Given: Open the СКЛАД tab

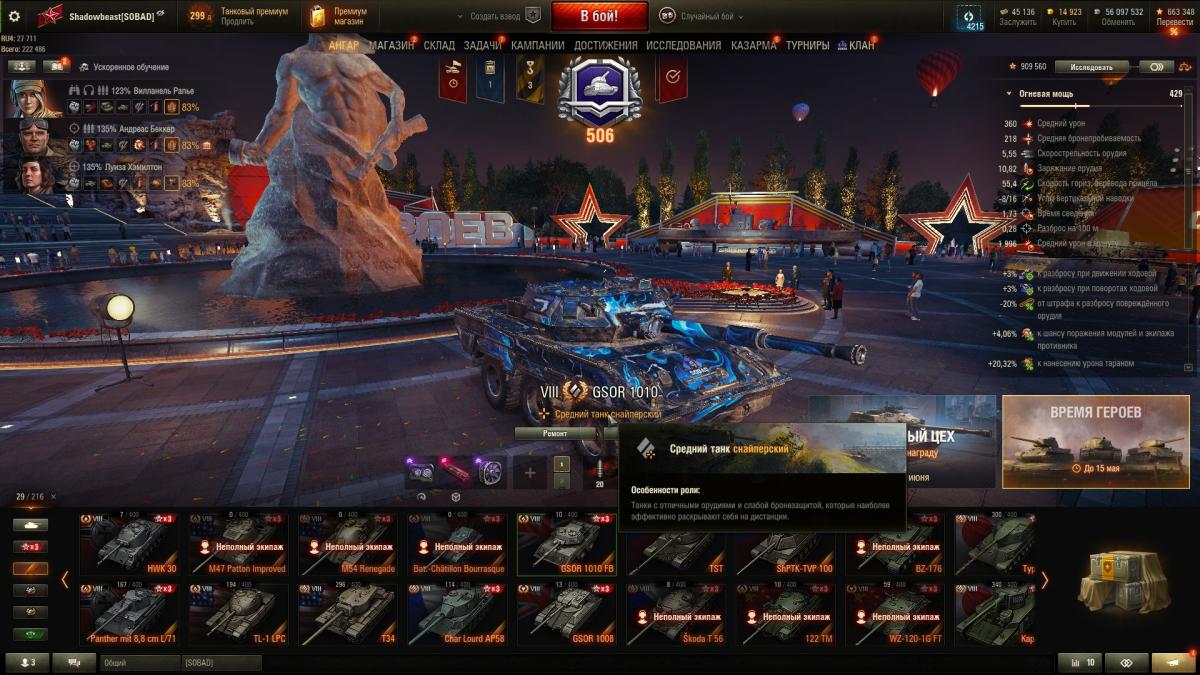Looking at the screenshot, I should (x=439, y=45).
